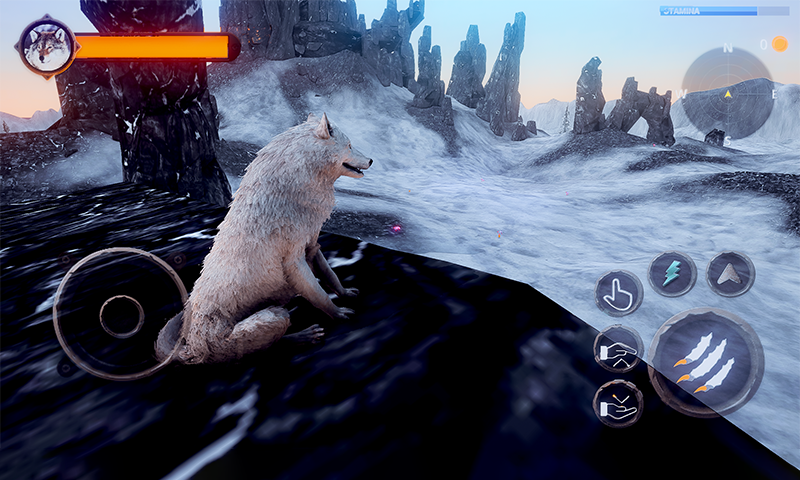Select the orange coin counter icon

click(780, 44)
